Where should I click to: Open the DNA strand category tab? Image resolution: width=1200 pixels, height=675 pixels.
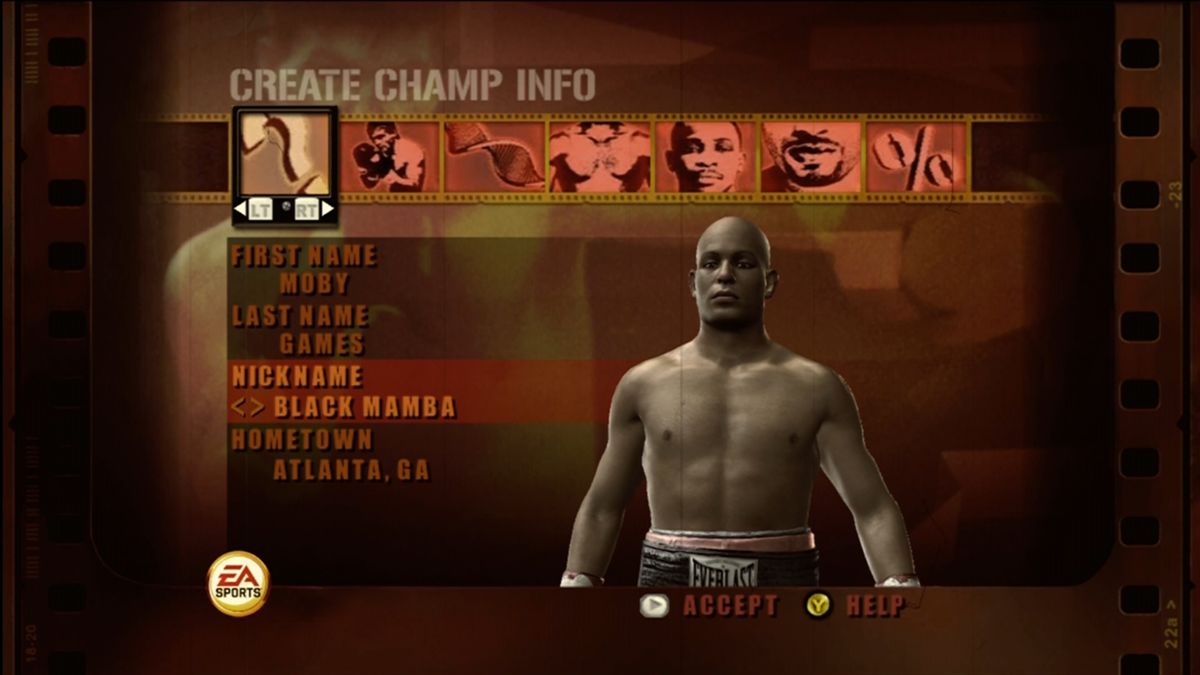click(495, 157)
